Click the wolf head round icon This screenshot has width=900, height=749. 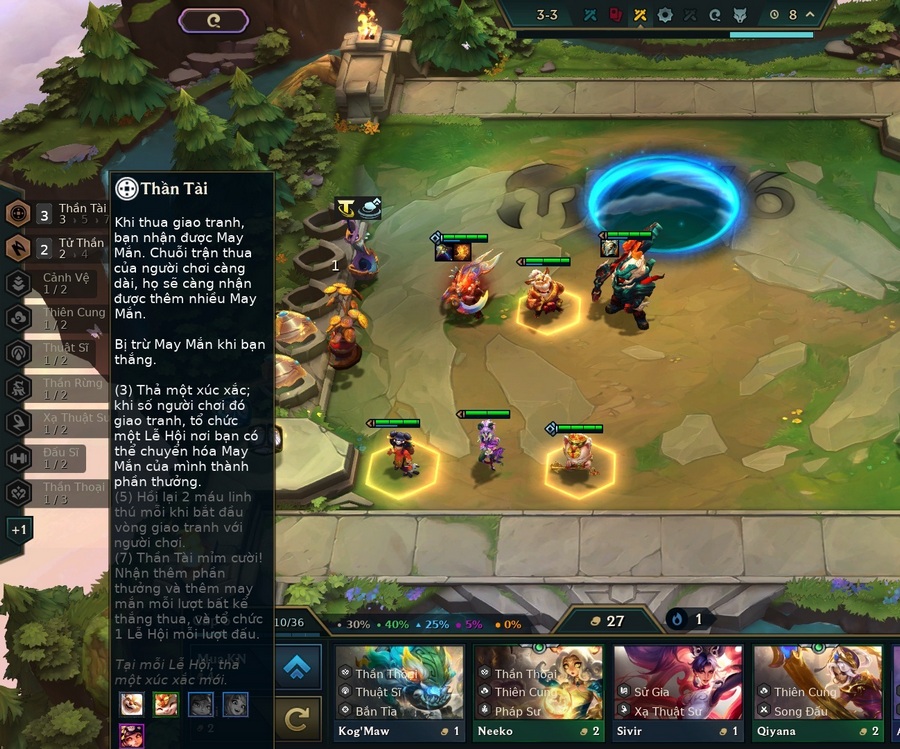(x=741, y=15)
